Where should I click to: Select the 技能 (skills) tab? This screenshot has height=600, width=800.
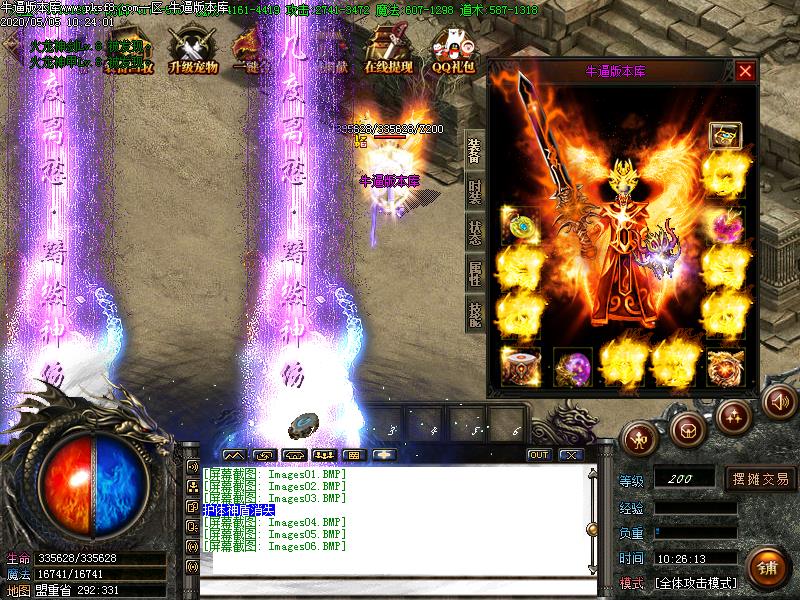point(475,314)
